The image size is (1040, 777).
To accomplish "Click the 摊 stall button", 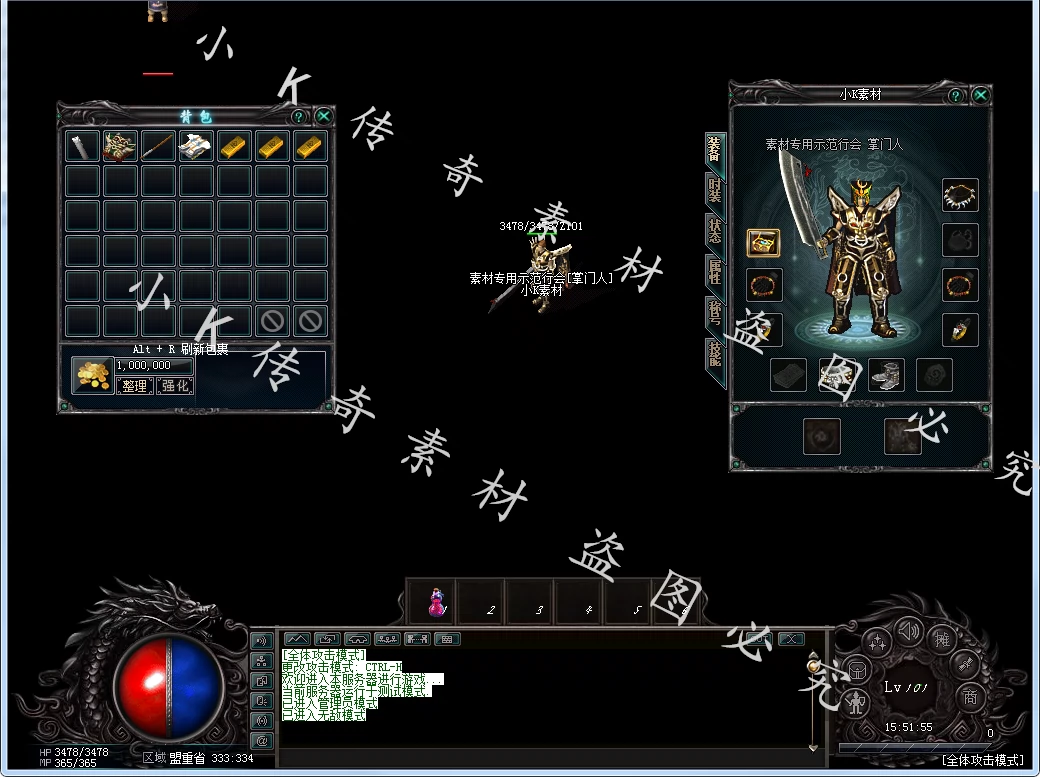I will click(x=941, y=638).
